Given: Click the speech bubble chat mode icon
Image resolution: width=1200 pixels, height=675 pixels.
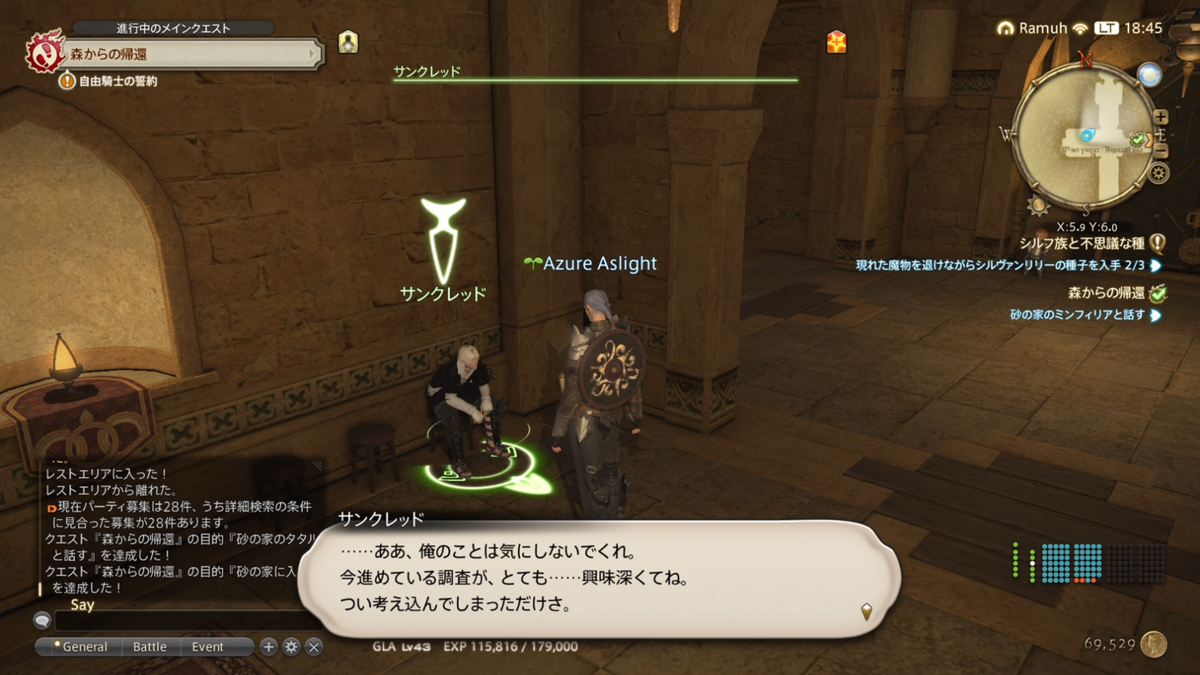Looking at the screenshot, I should pyautogui.click(x=42, y=620).
